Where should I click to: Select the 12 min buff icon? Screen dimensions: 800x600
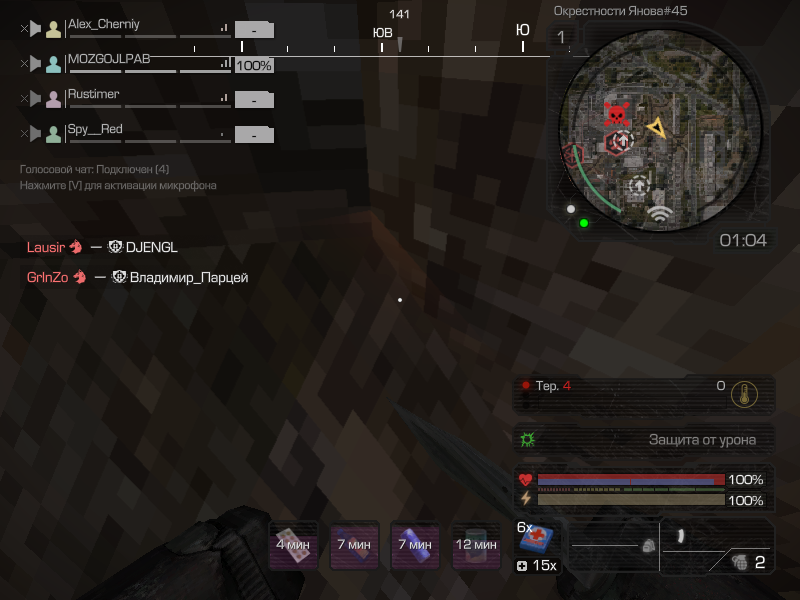coord(476,545)
